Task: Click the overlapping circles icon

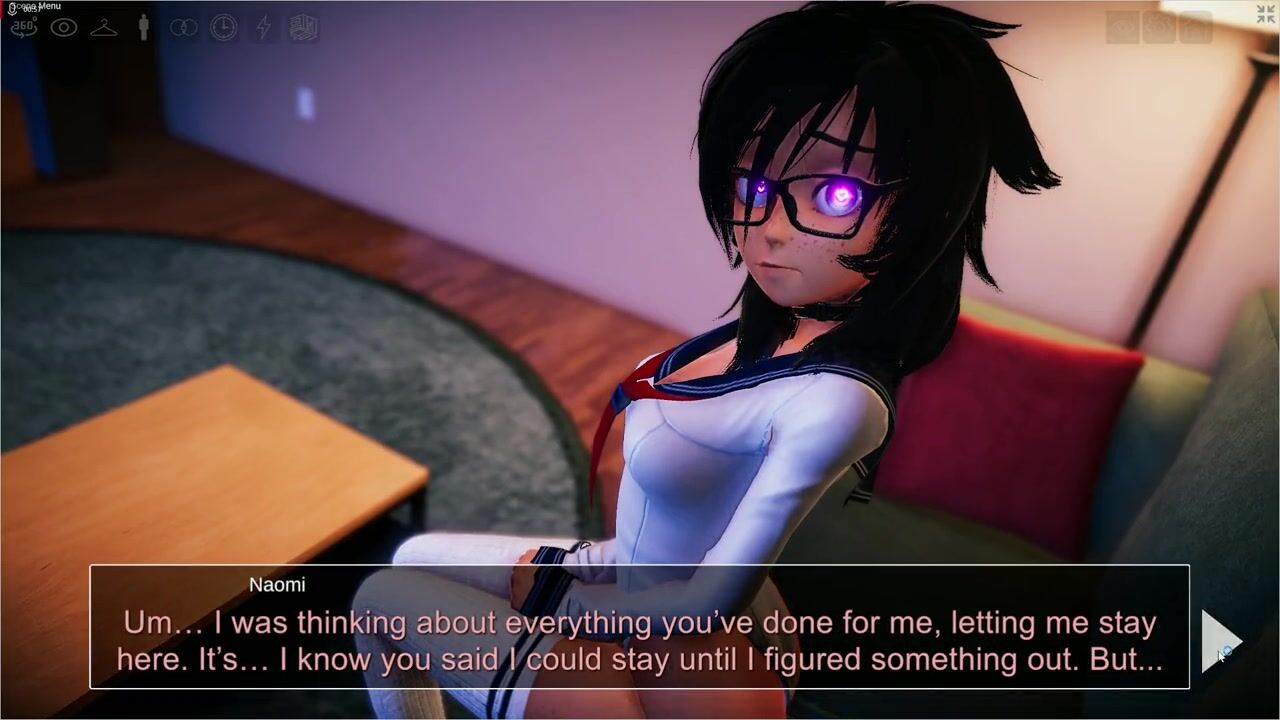Action: pyautogui.click(x=184, y=28)
